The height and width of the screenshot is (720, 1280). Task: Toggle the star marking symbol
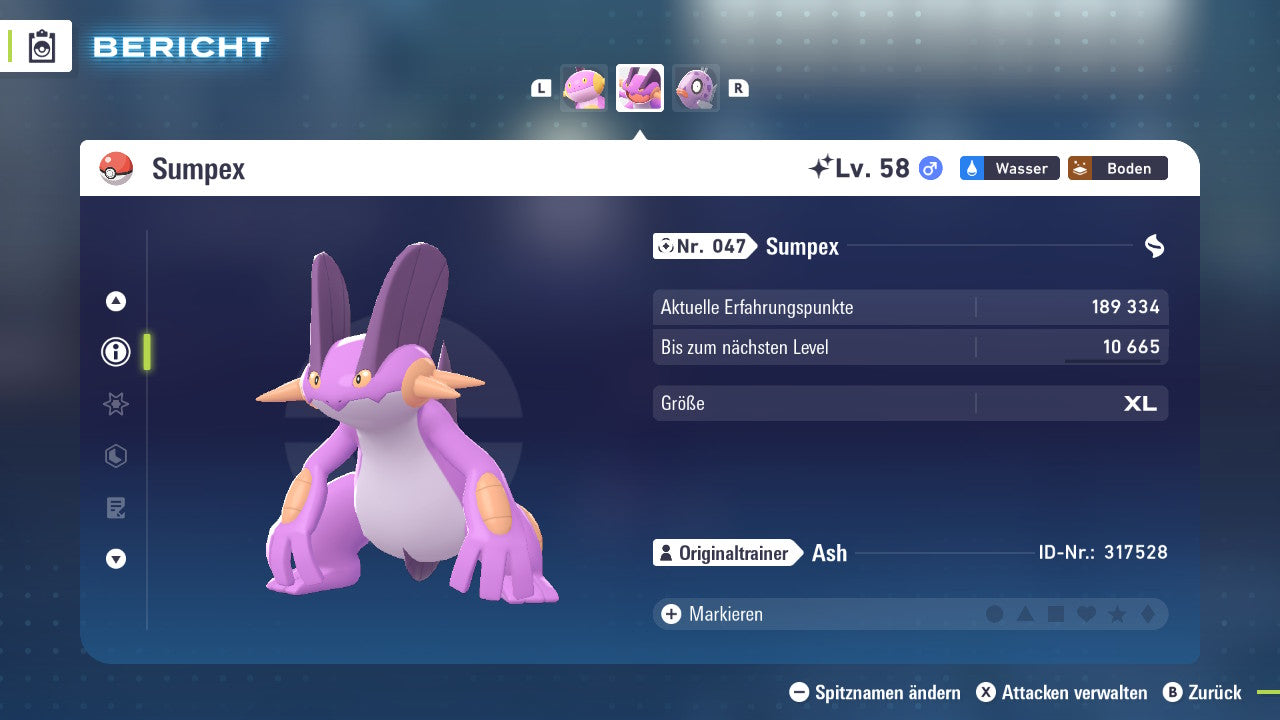point(1119,614)
